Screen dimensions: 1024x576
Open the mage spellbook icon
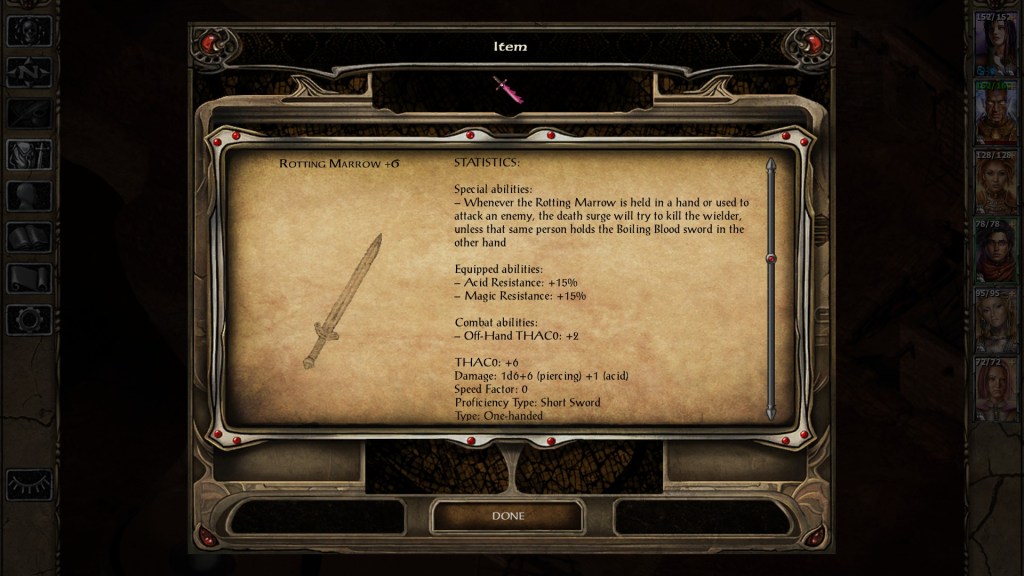point(29,237)
